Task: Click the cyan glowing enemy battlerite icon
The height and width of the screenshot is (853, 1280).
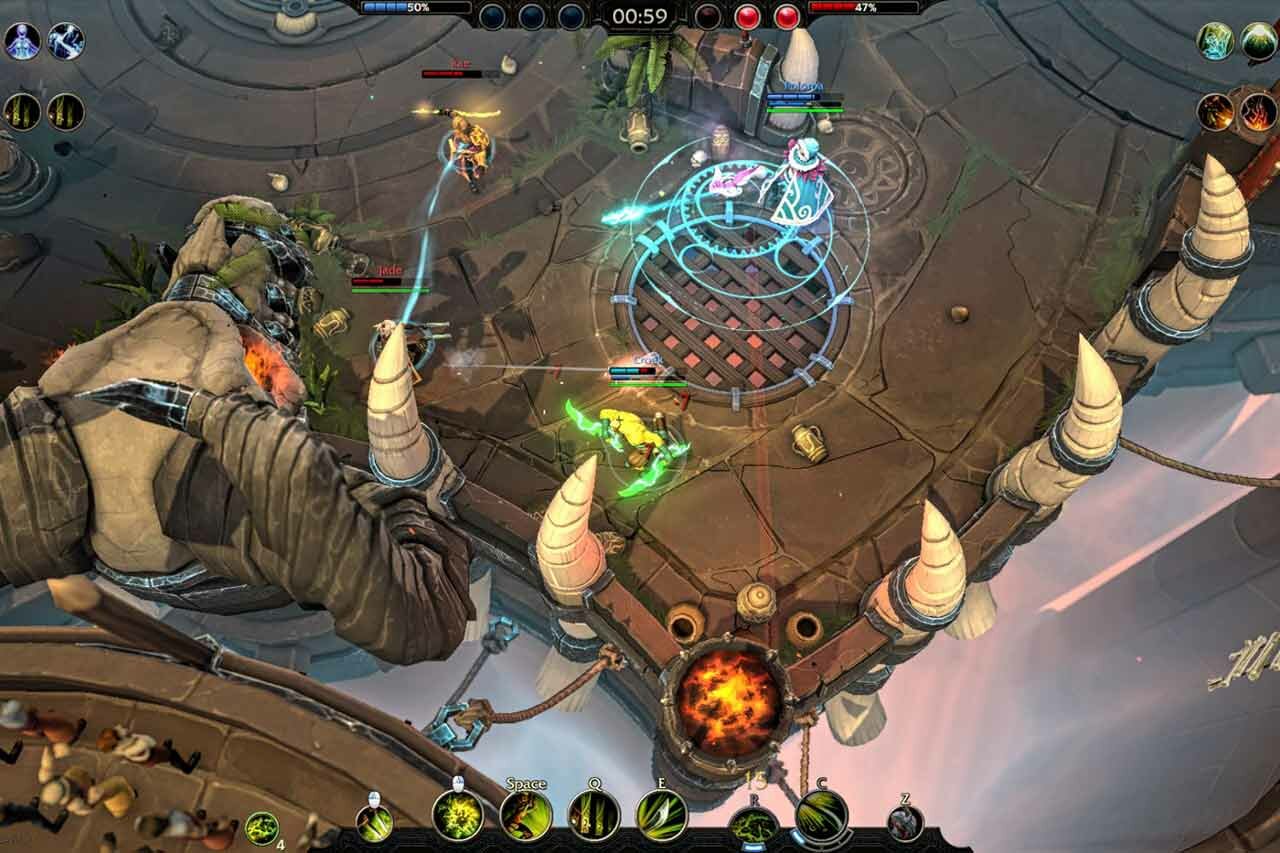Action: tap(1215, 41)
